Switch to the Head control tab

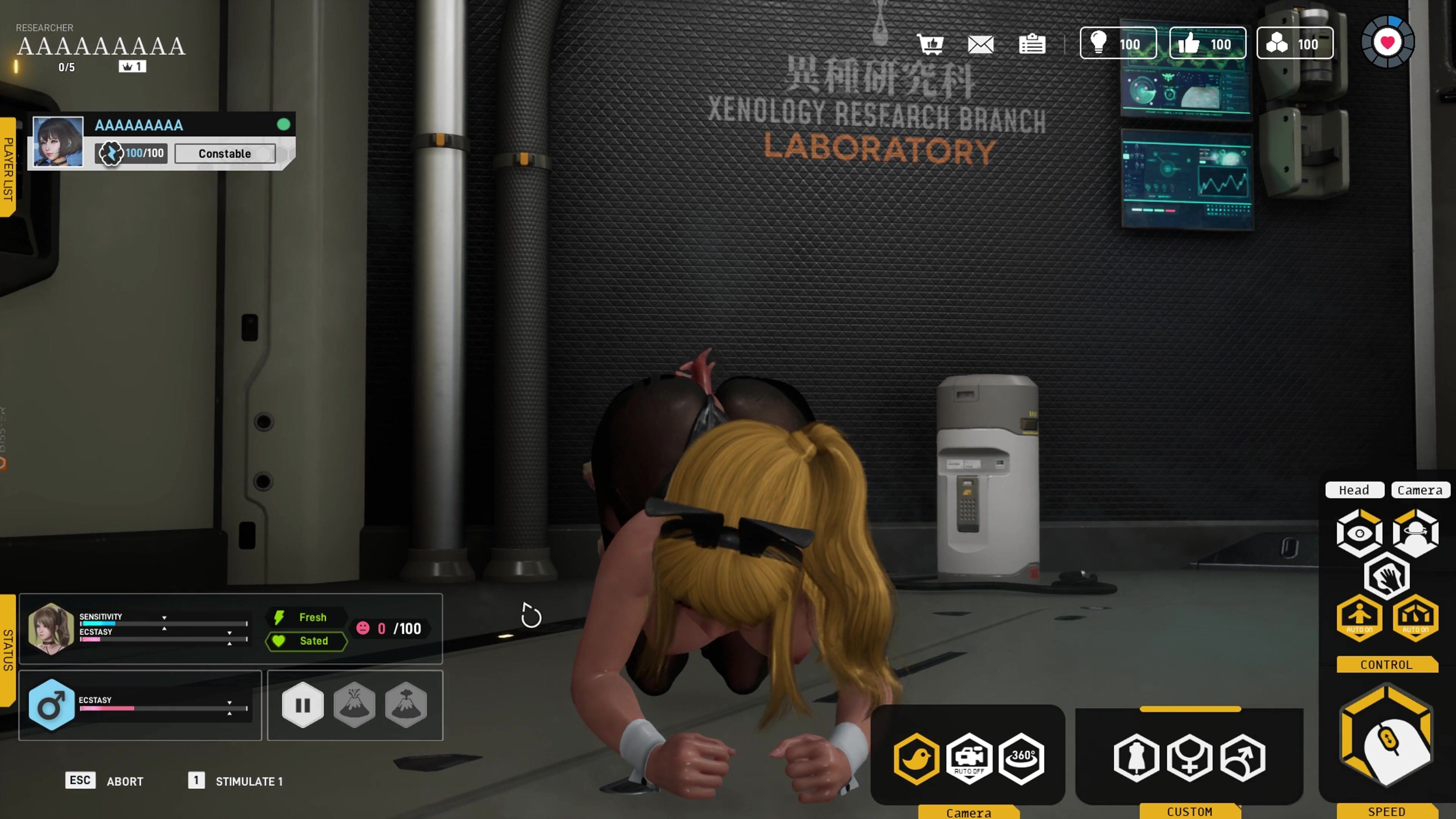click(1354, 490)
